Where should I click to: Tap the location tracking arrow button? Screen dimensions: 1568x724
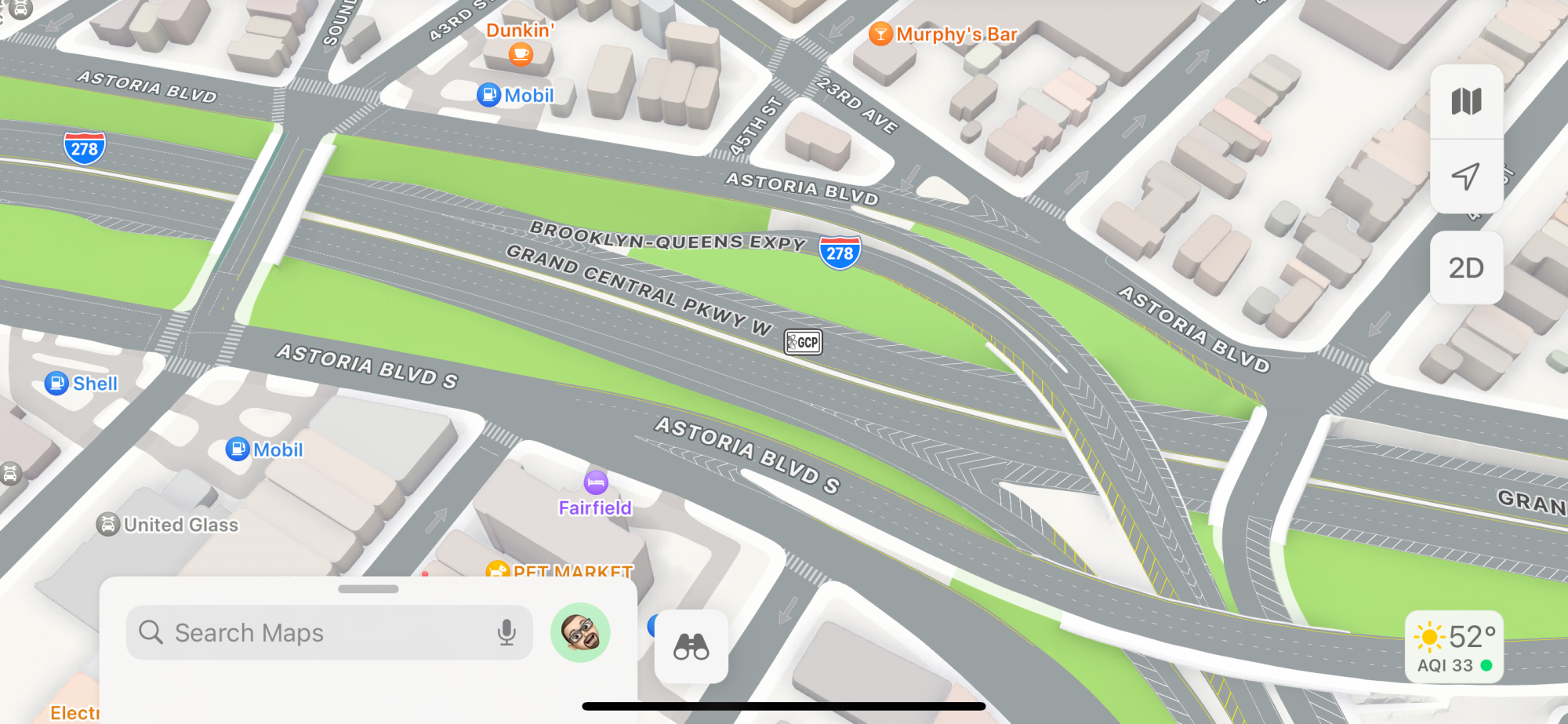pyautogui.click(x=1466, y=176)
